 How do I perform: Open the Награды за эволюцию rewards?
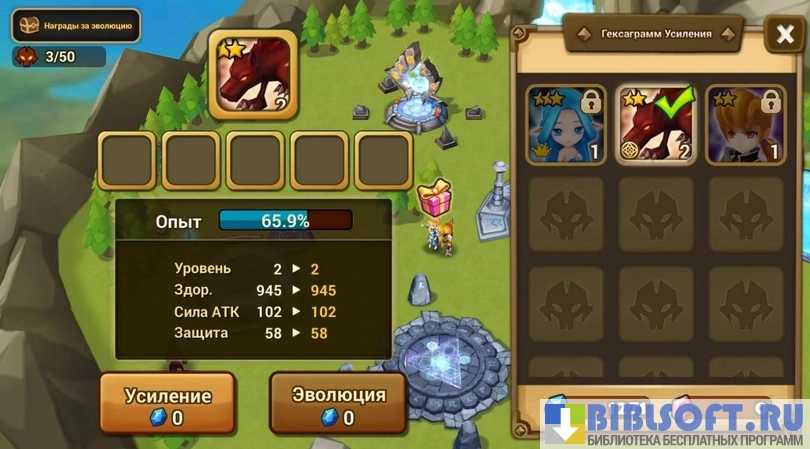[75, 26]
